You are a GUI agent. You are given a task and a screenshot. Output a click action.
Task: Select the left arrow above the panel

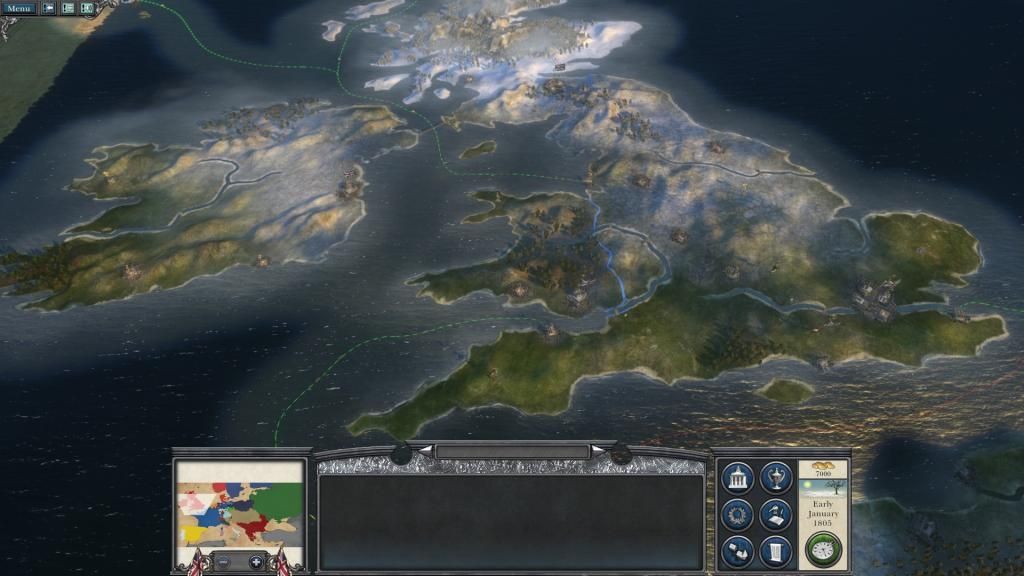click(x=425, y=451)
